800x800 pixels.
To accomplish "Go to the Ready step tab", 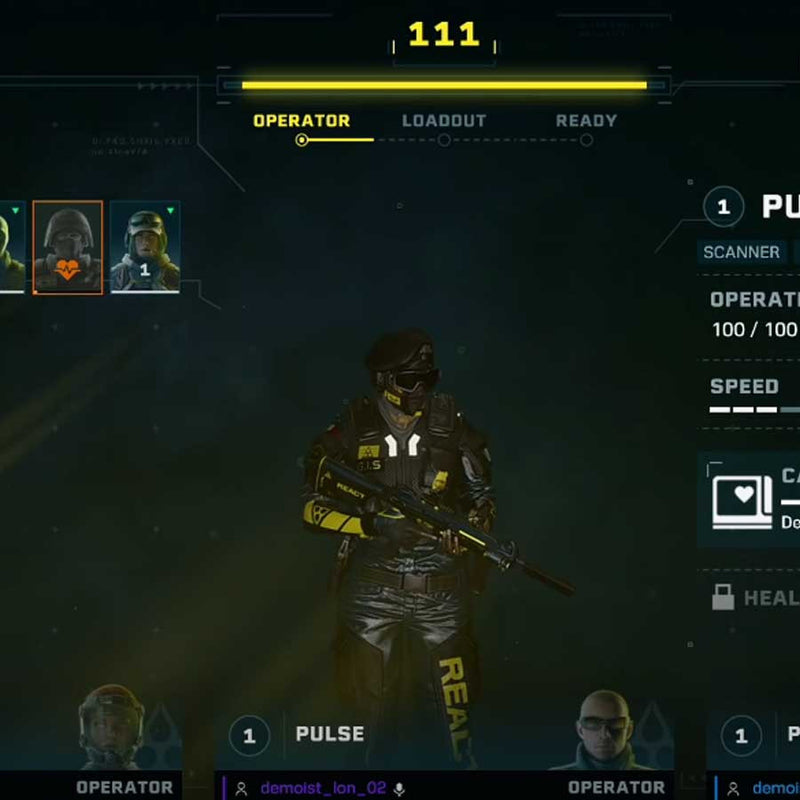I will [x=586, y=121].
